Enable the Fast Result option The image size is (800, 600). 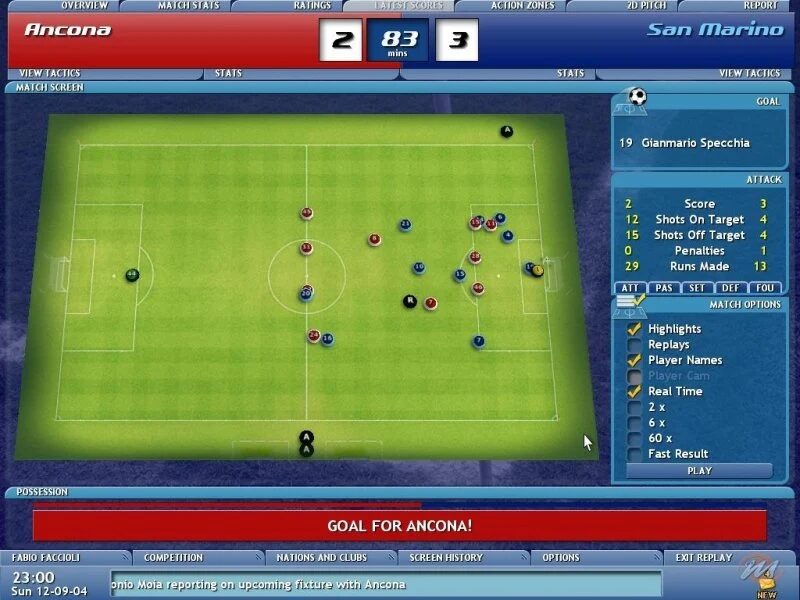pos(634,454)
